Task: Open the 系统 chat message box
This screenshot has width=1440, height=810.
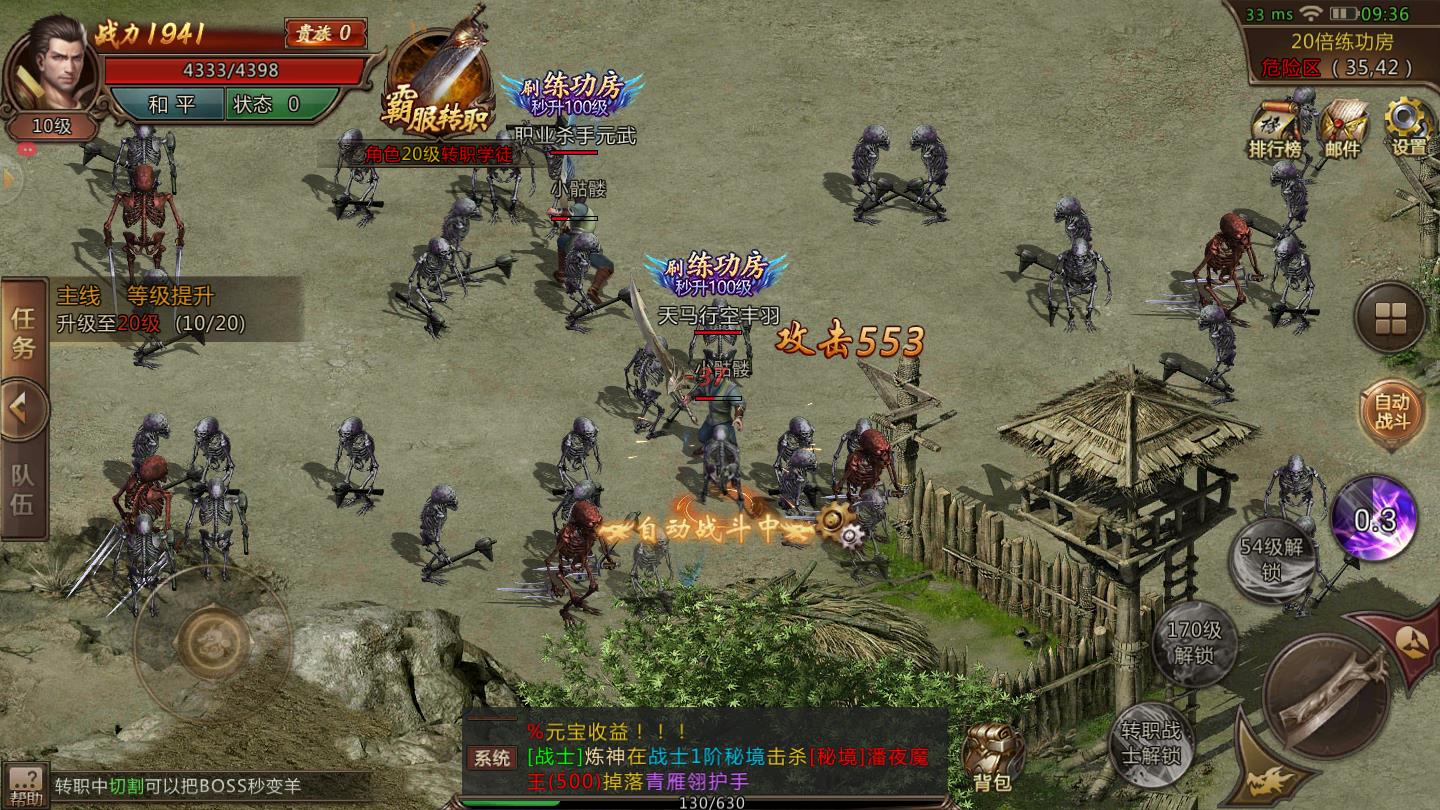Action: (x=705, y=757)
